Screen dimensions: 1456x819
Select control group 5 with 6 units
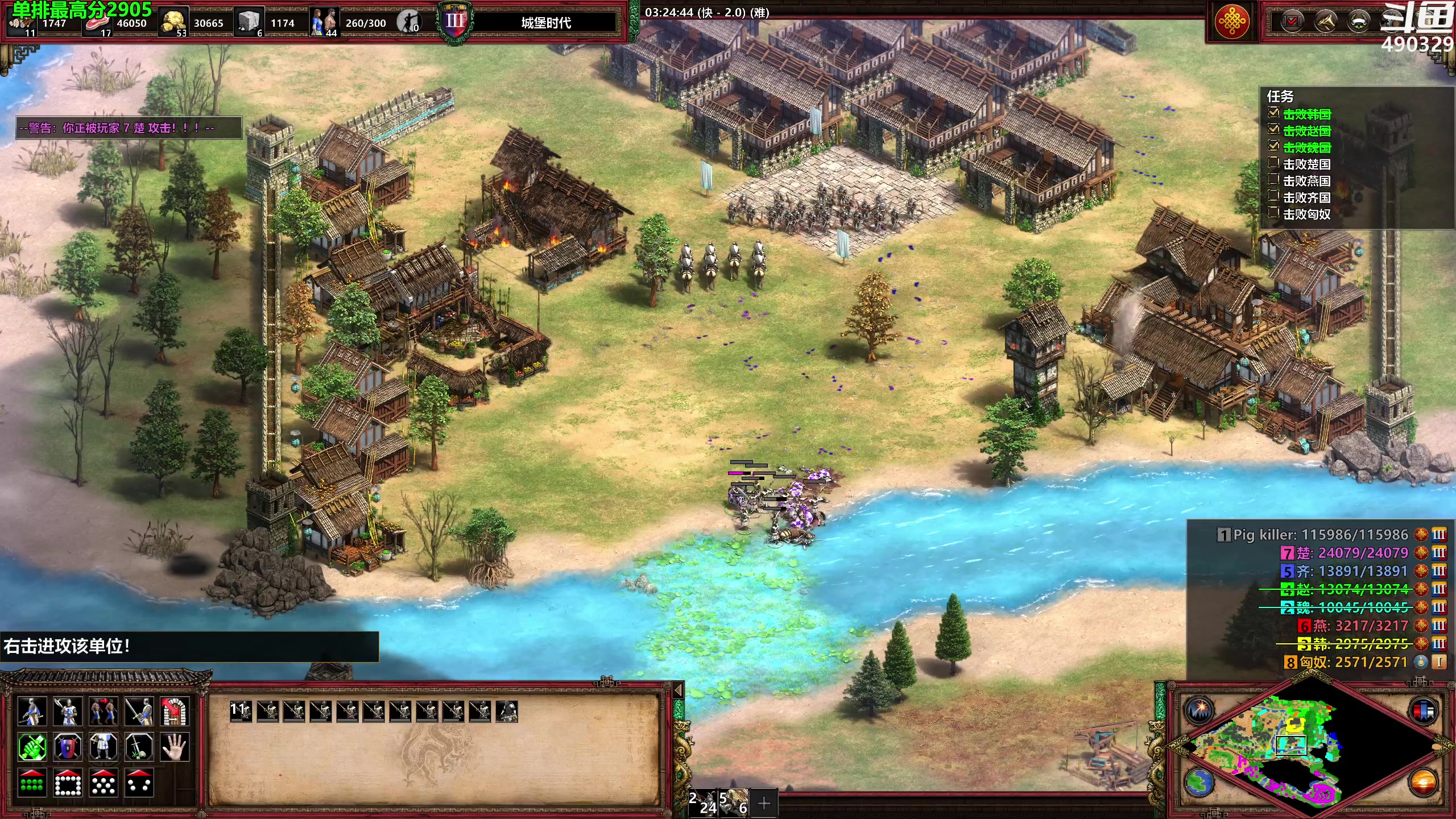tap(734, 803)
